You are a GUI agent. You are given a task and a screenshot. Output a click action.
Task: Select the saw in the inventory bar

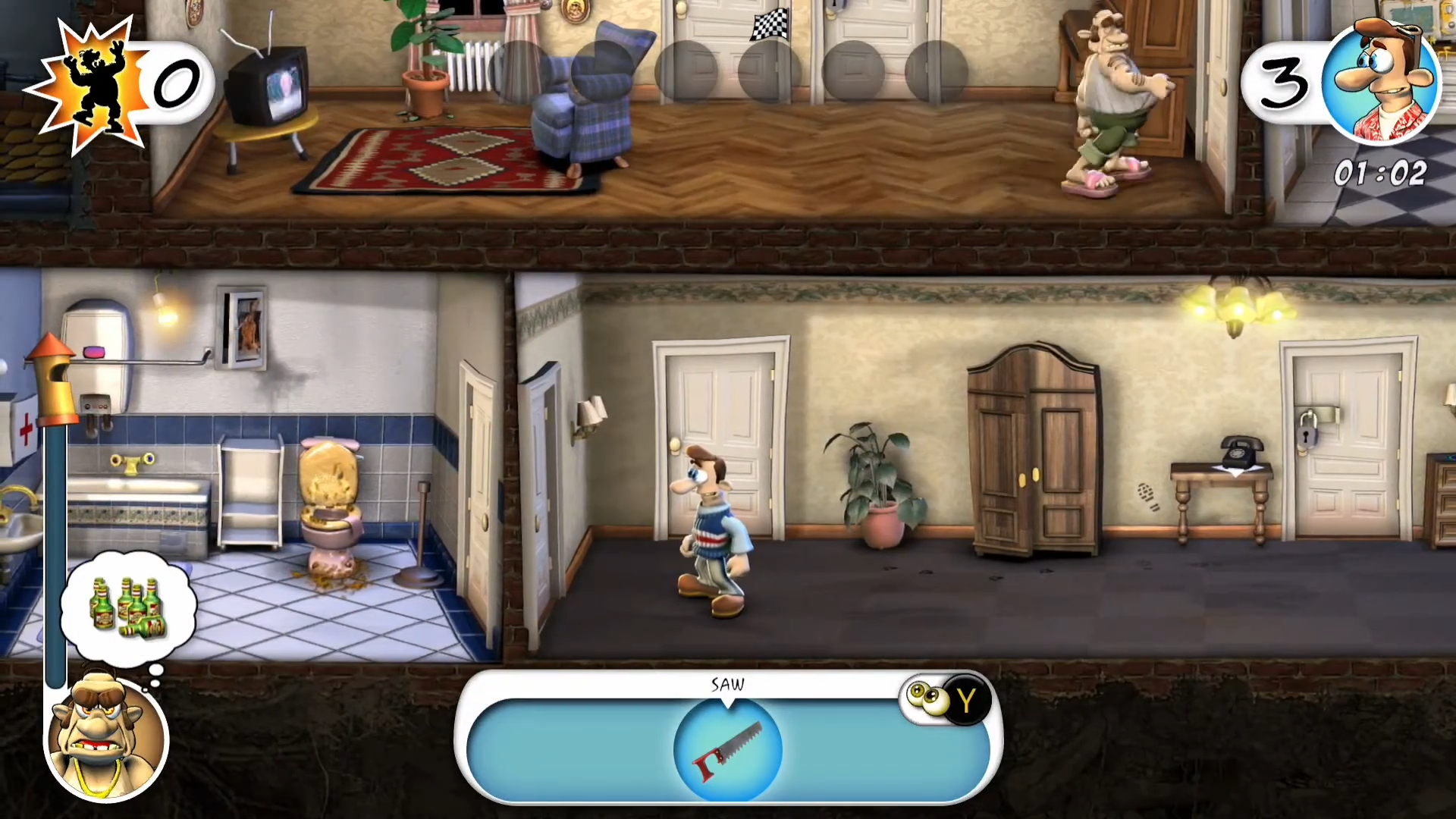(x=727, y=749)
